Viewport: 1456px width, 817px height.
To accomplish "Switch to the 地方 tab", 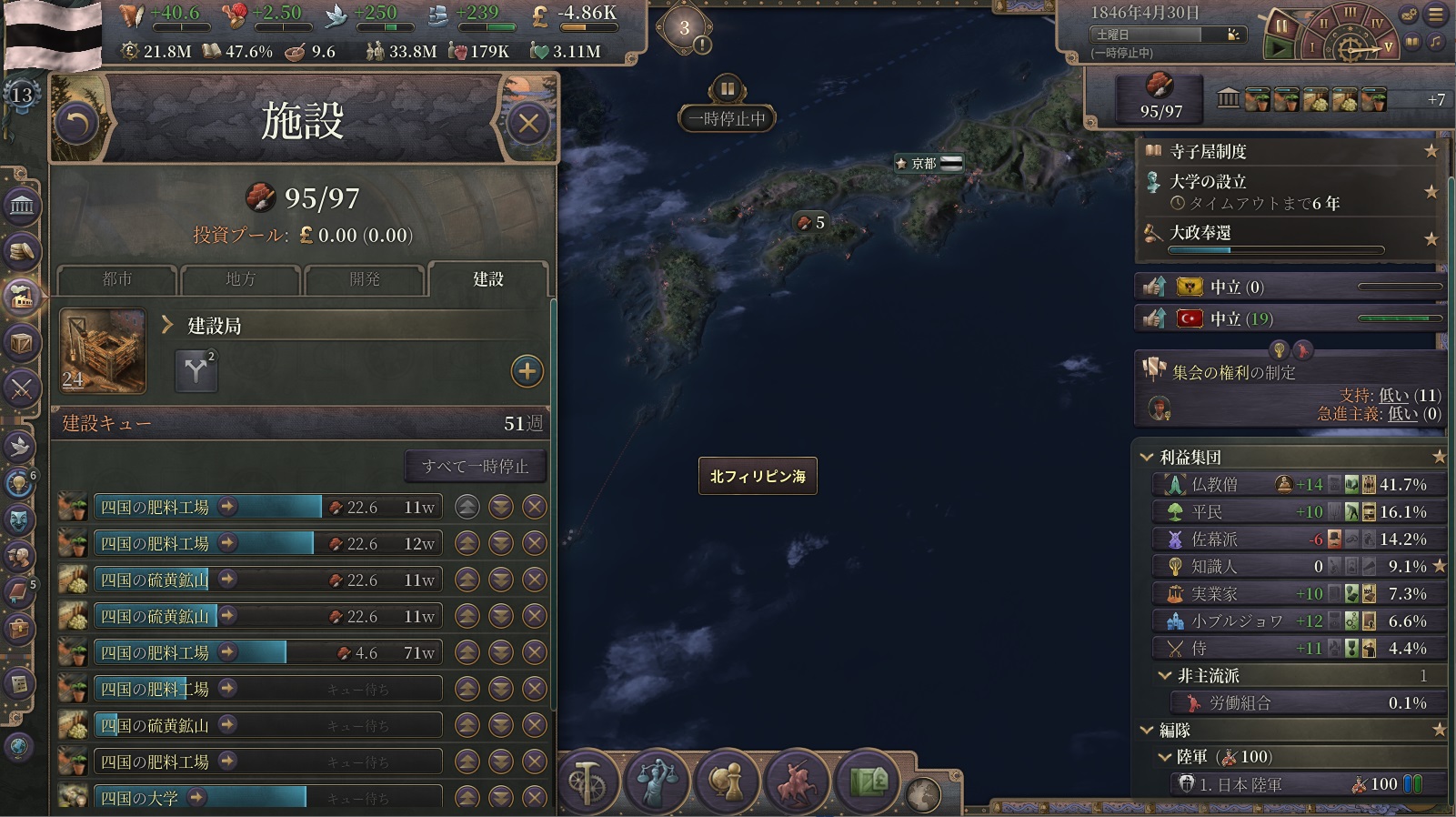I will point(240,279).
